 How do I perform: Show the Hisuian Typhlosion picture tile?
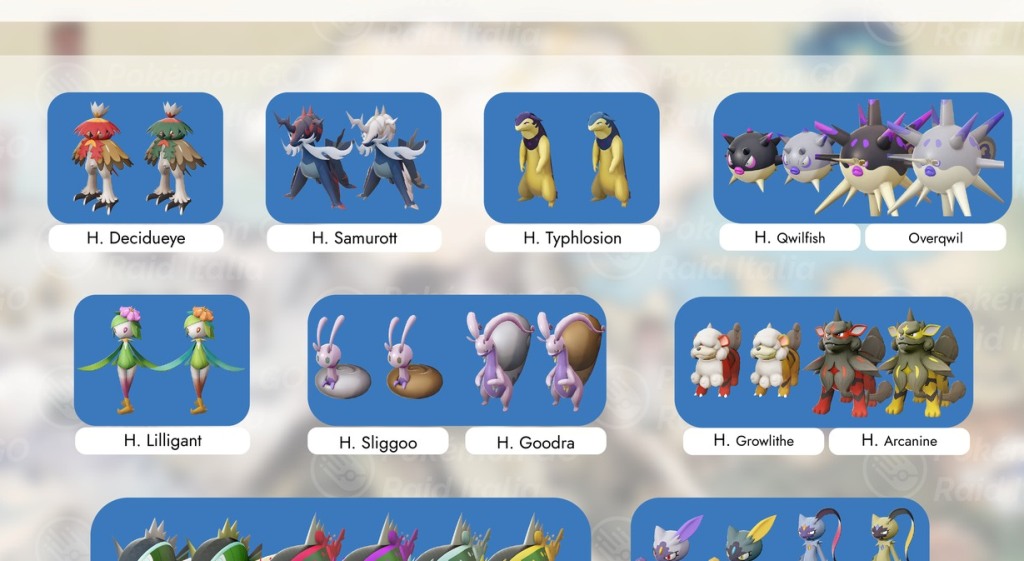click(x=571, y=157)
